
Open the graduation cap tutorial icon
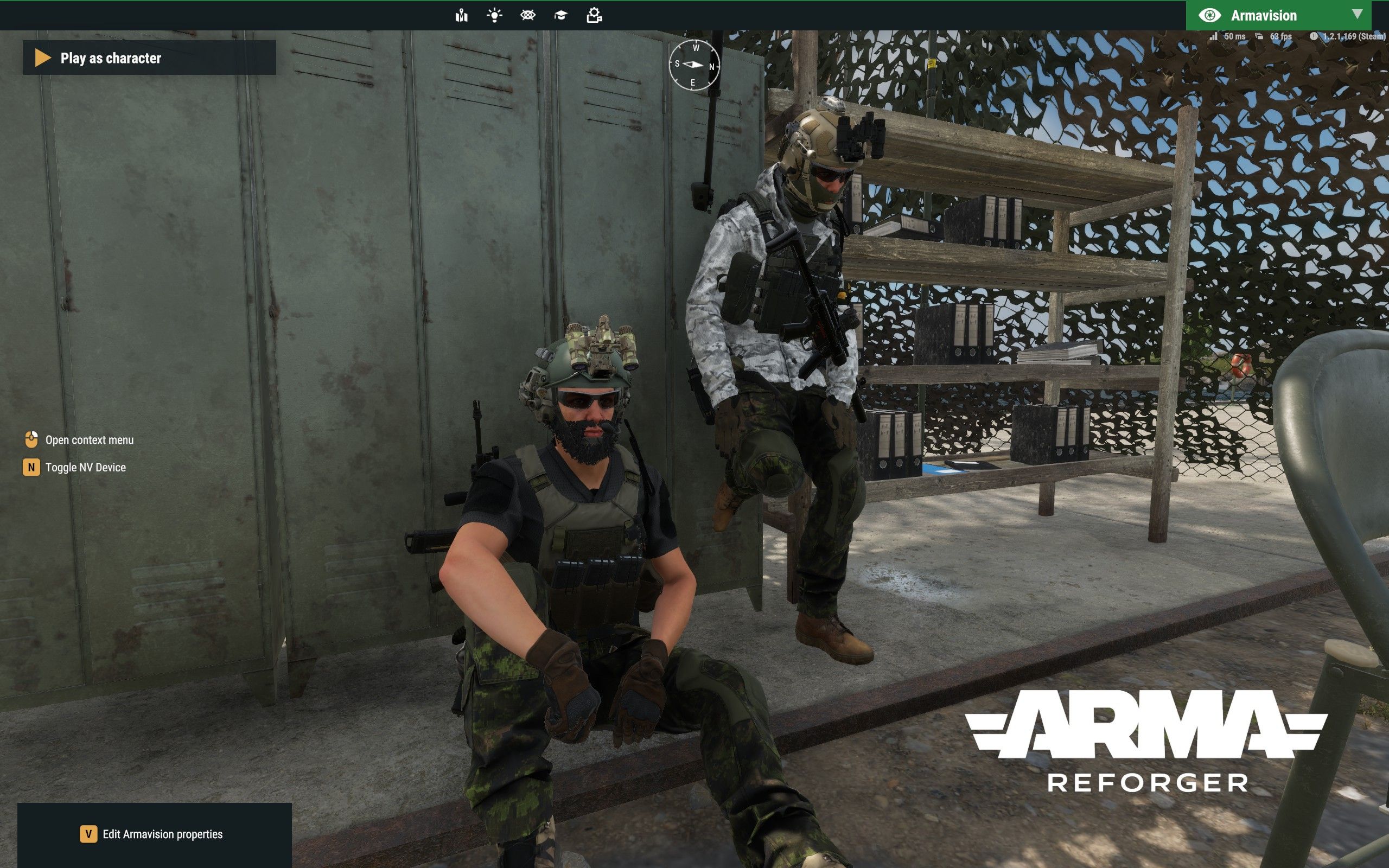point(561,16)
